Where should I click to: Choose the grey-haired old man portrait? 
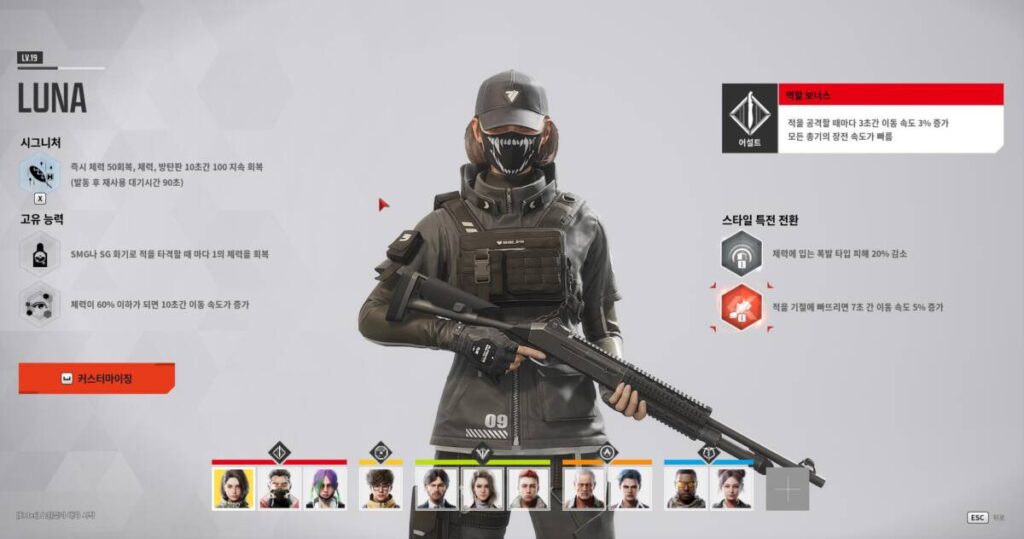(x=584, y=488)
